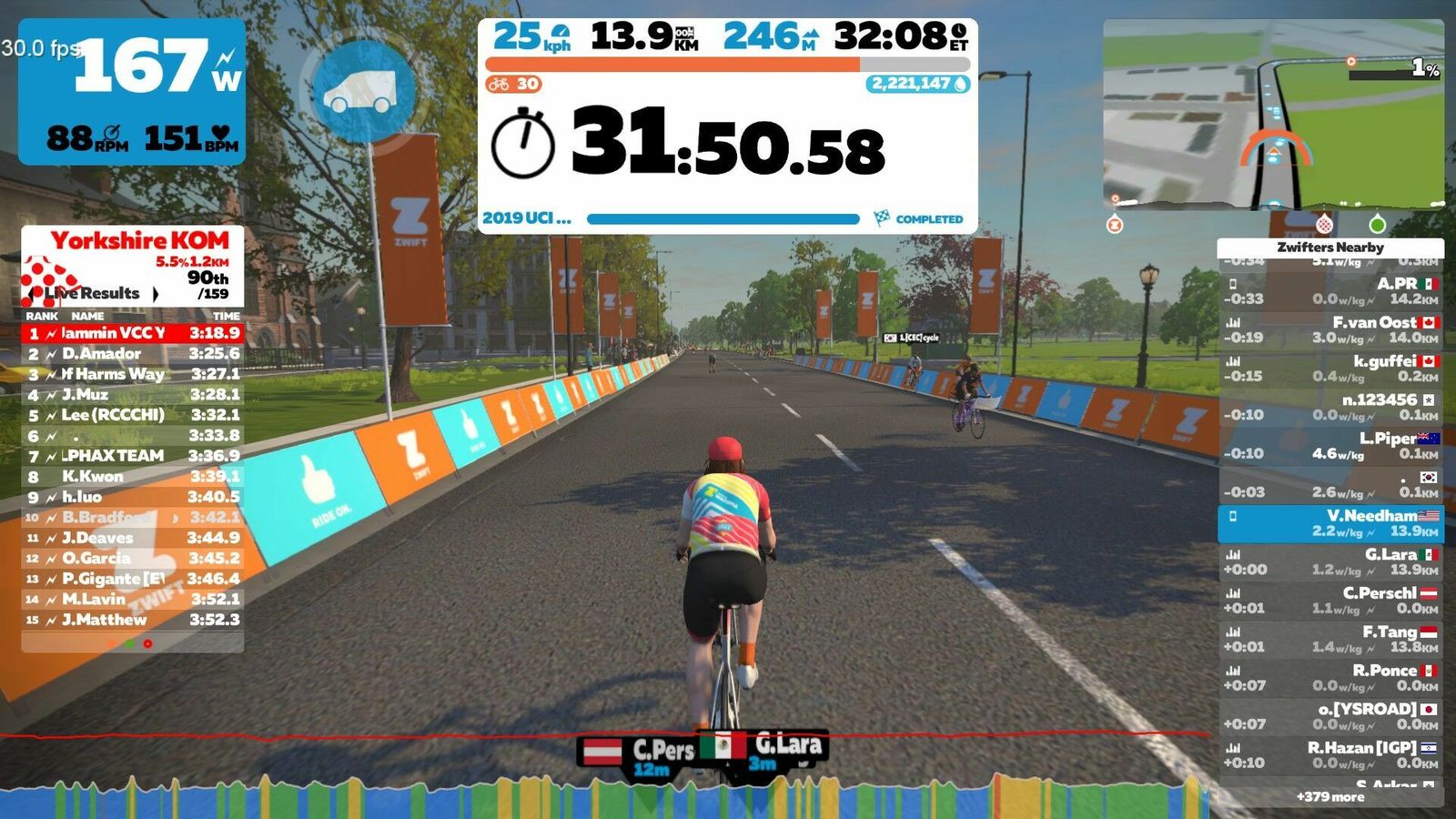Choose F.van Oost from nearby riders
Screen dimensions: 1456x819
1330,329
